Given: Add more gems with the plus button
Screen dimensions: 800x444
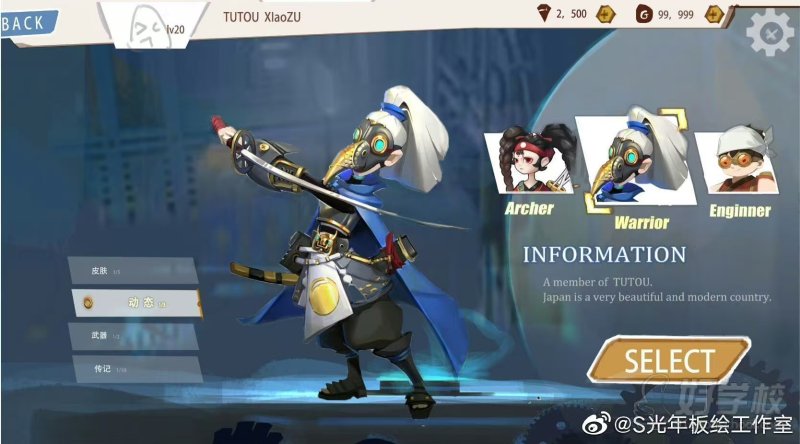Looking at the screenshot, I should 604,14.
